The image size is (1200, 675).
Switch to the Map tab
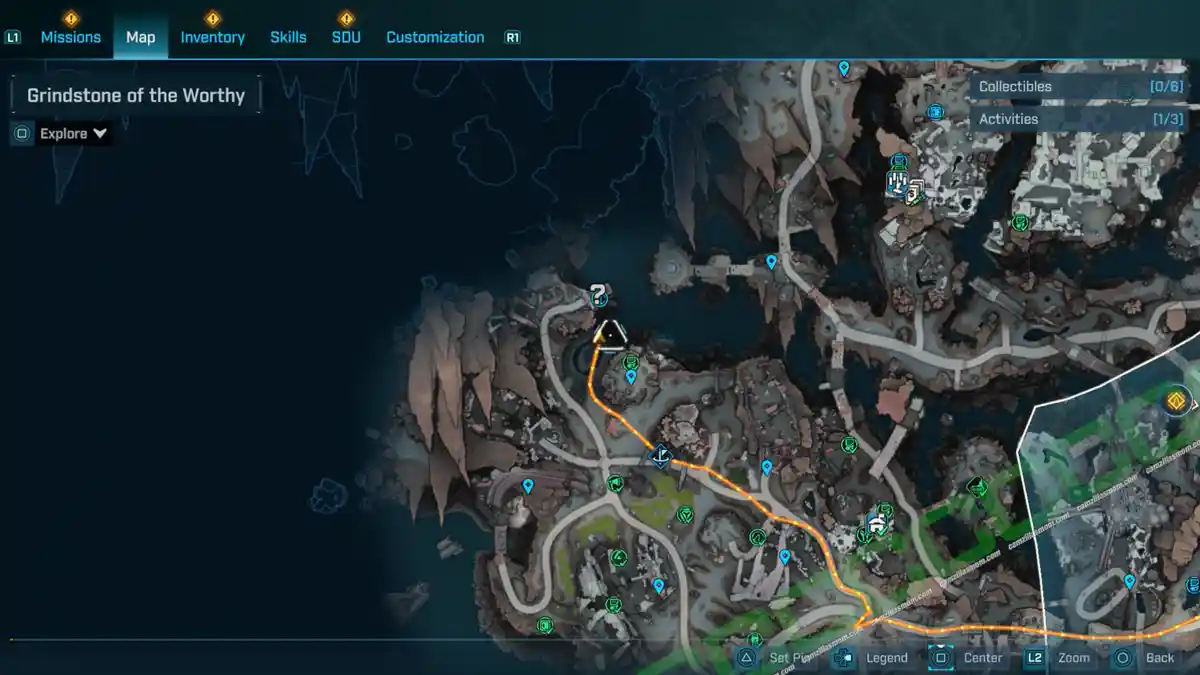(x=140, y=37)
